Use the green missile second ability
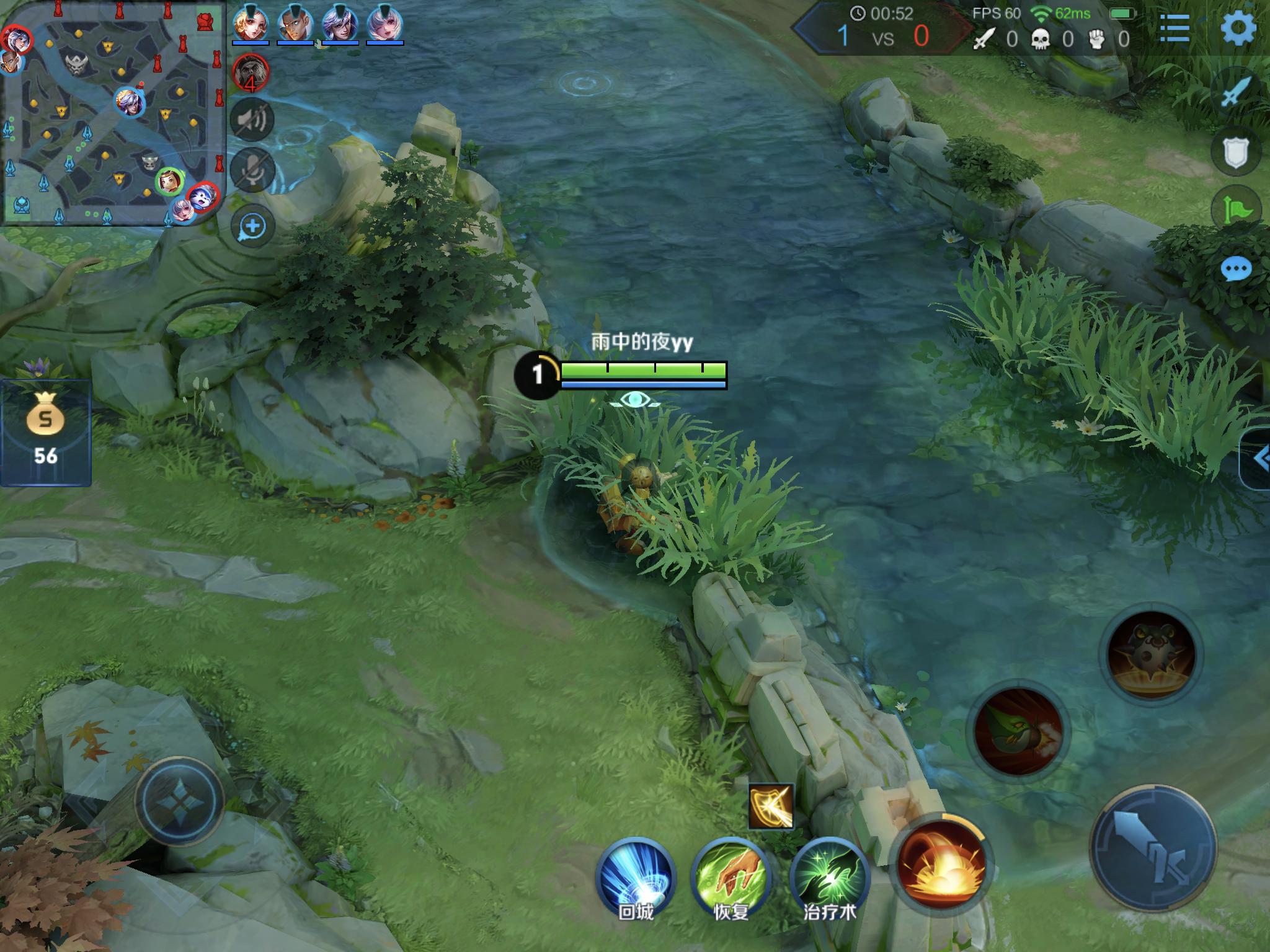 tap(1018, 733)
